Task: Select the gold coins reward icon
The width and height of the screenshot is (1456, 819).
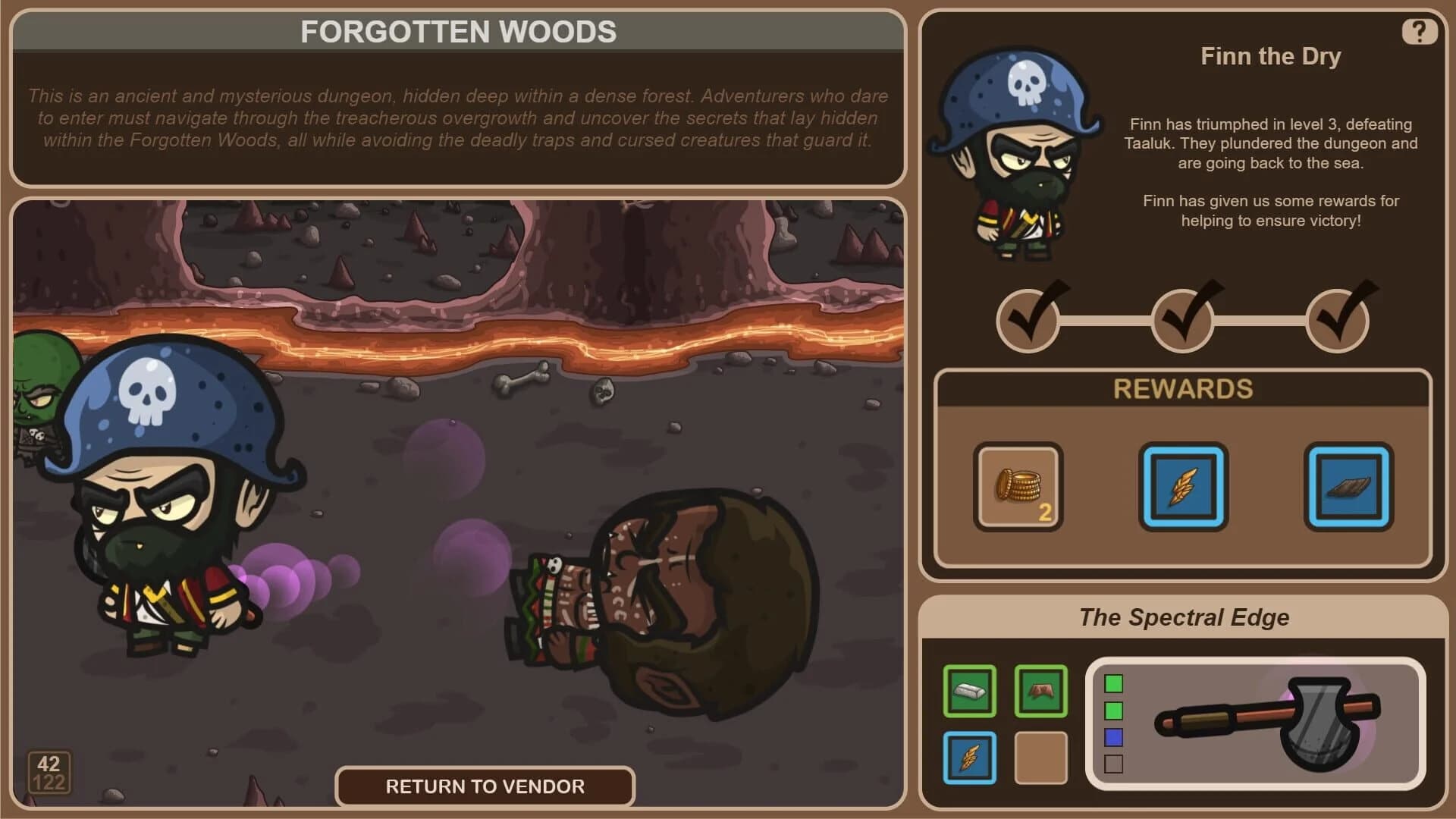Action: tap(1018, 486)
